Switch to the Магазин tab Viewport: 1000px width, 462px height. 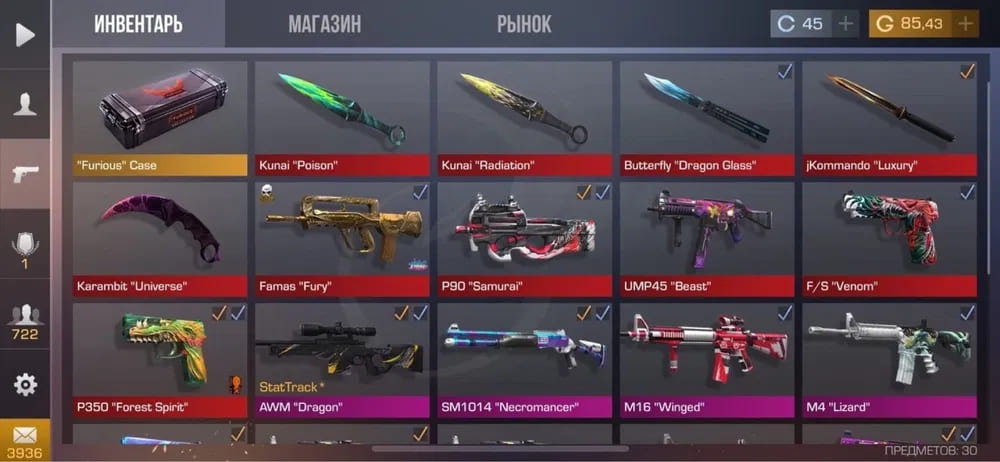point(324,24)
